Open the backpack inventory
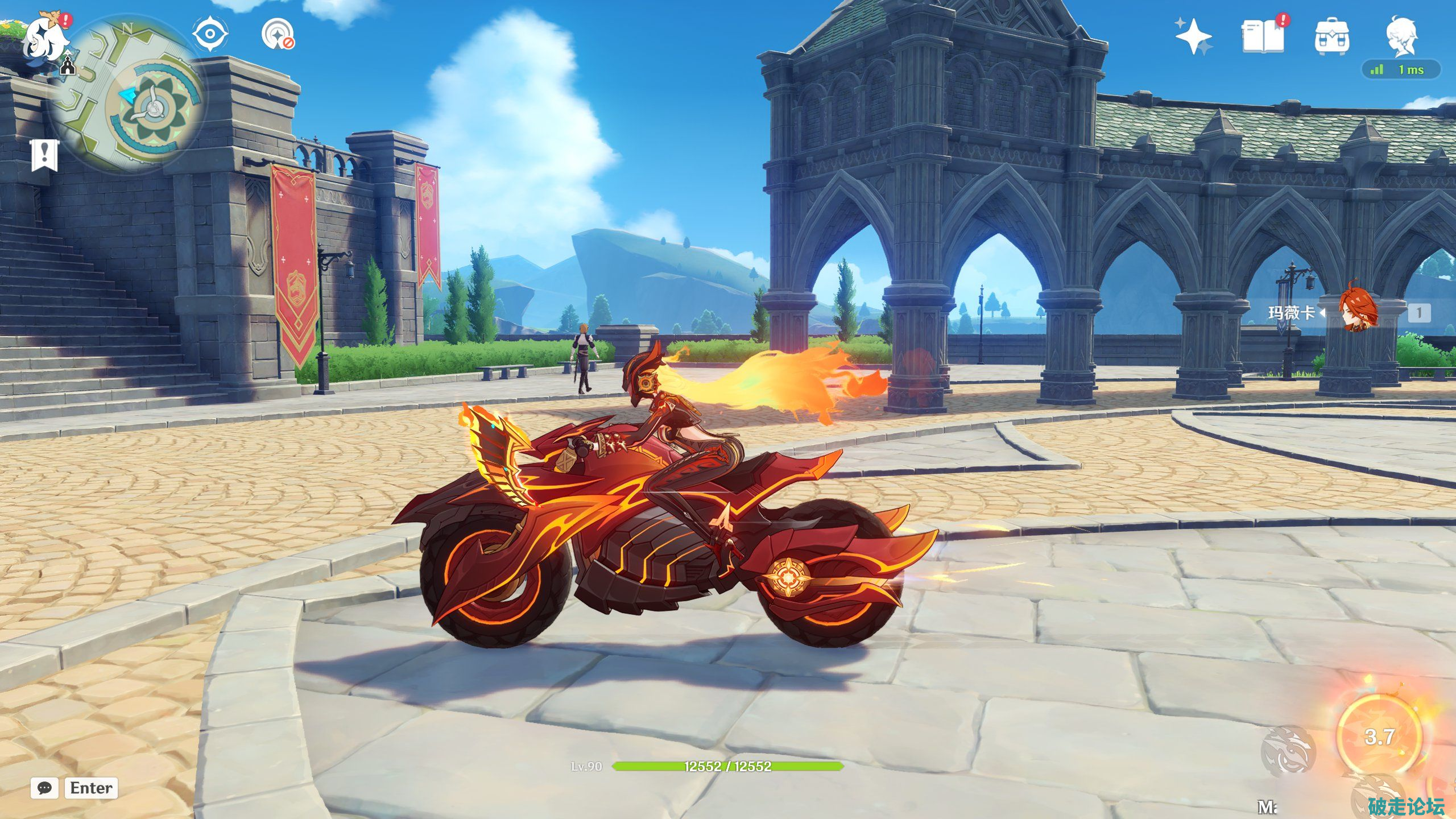 (1331, 36)
